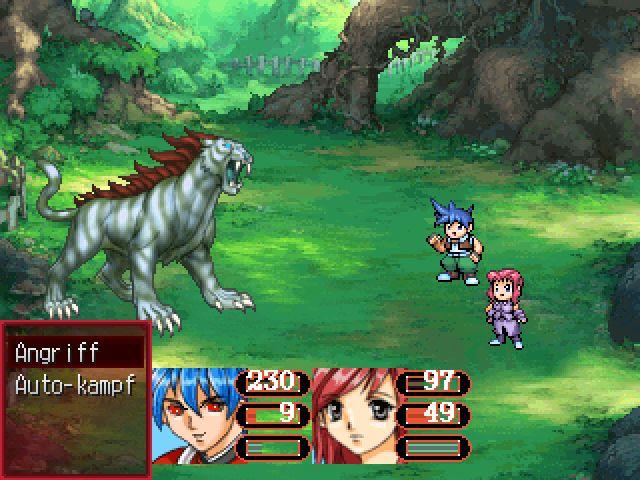The image size is (640, 480).
Task: Select the blue-haired hero portrait
Action: (x=198, y=415)
